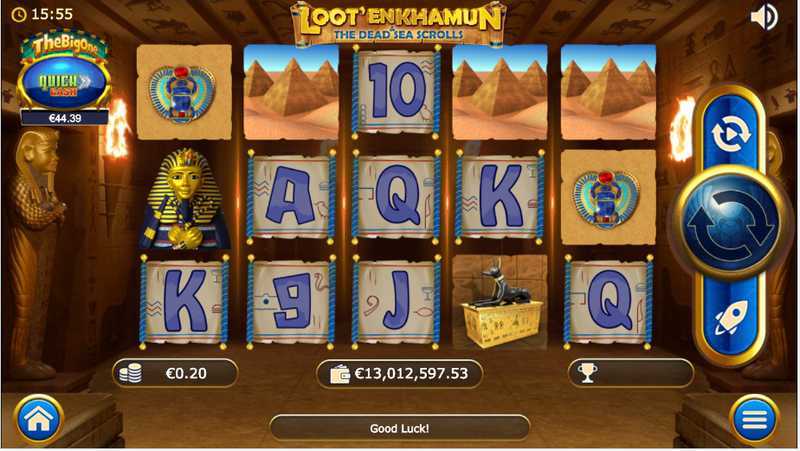The height and width of the screenshot is (451, 800).
Task: Open The Big One Quick Cash jackpot
Action: [x=62, y=74]
